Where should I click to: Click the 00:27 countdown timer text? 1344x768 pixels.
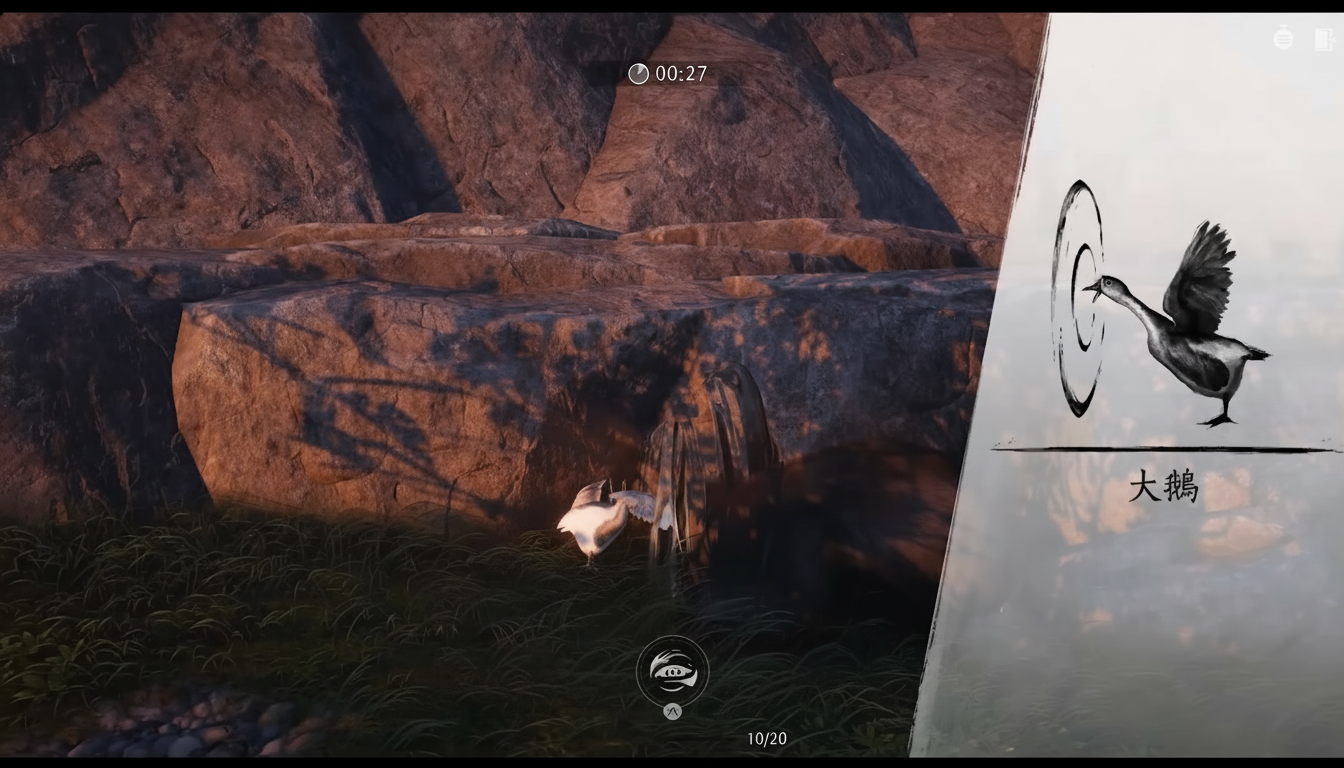tap(678, 73)
